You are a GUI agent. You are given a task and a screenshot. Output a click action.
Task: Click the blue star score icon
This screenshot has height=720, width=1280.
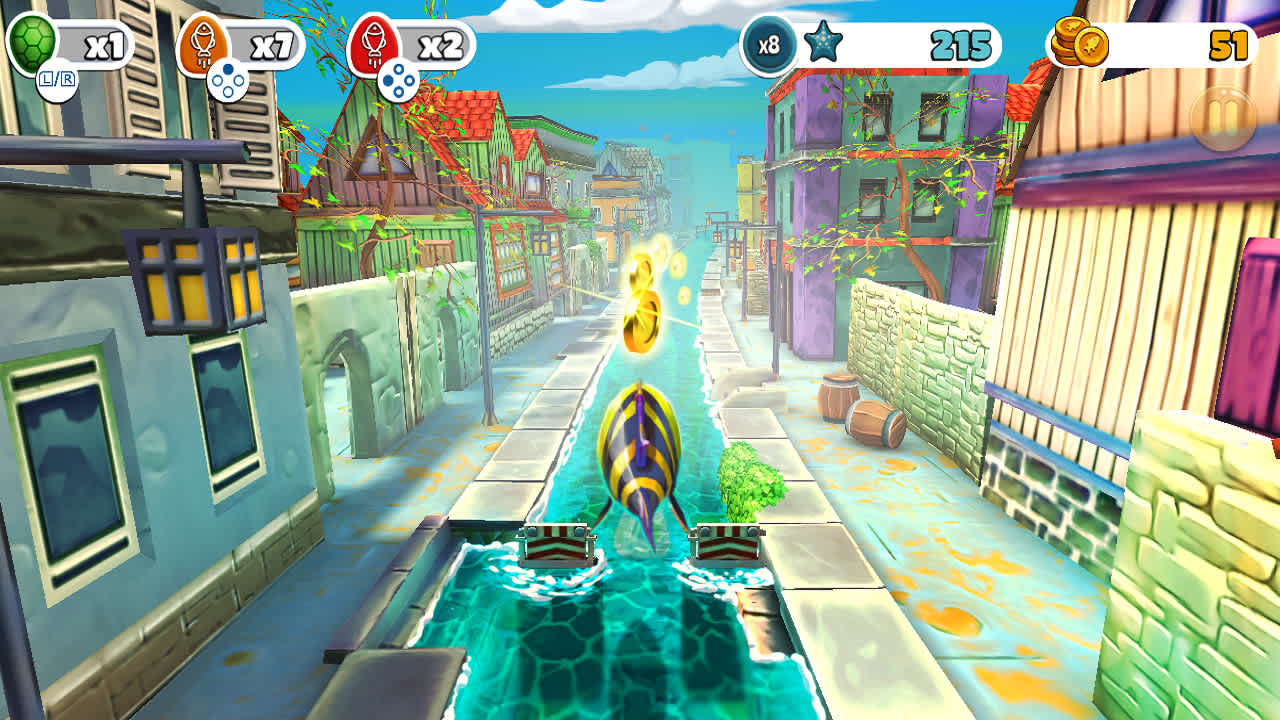pyautogui.click(x=822, y=42)
